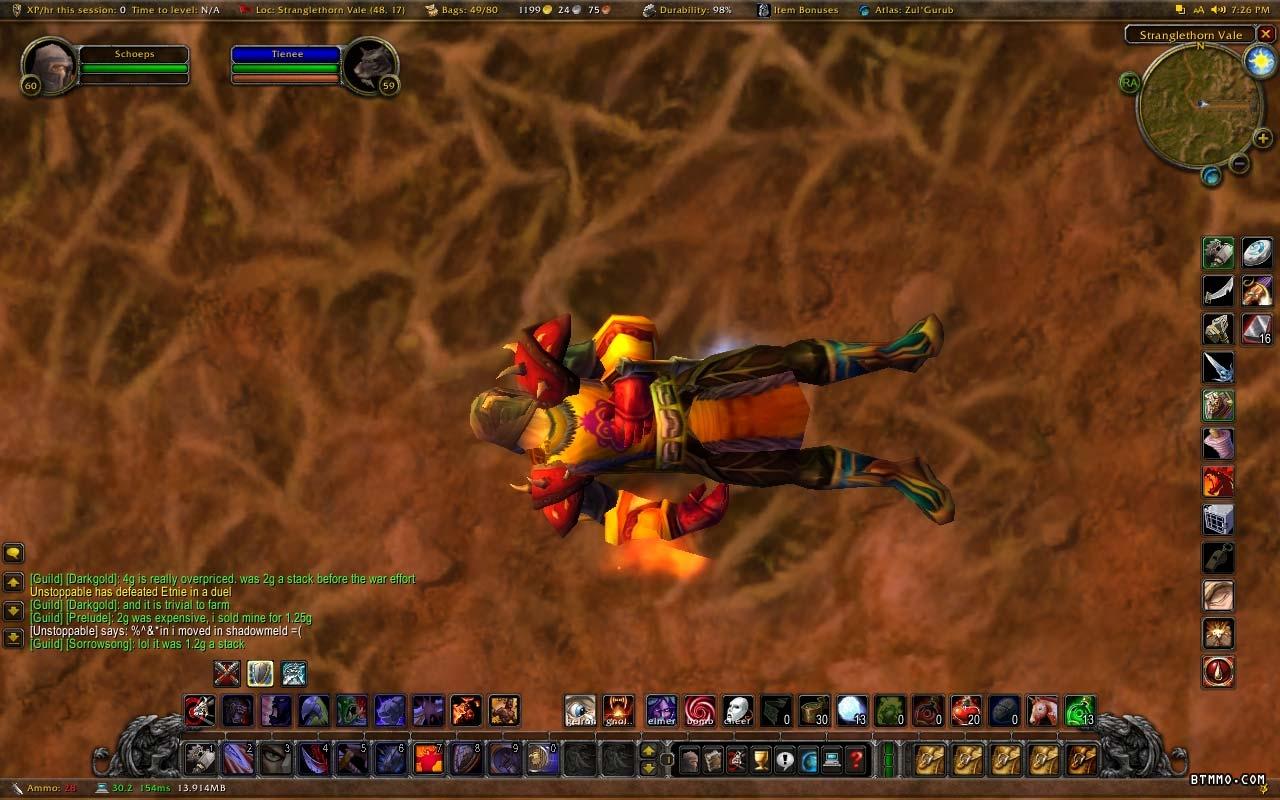Viewport: 1280px width, 800px height.
Task: Trigger the white mask cheer macro
Action: pyautogui.click(x=738, y=710)
